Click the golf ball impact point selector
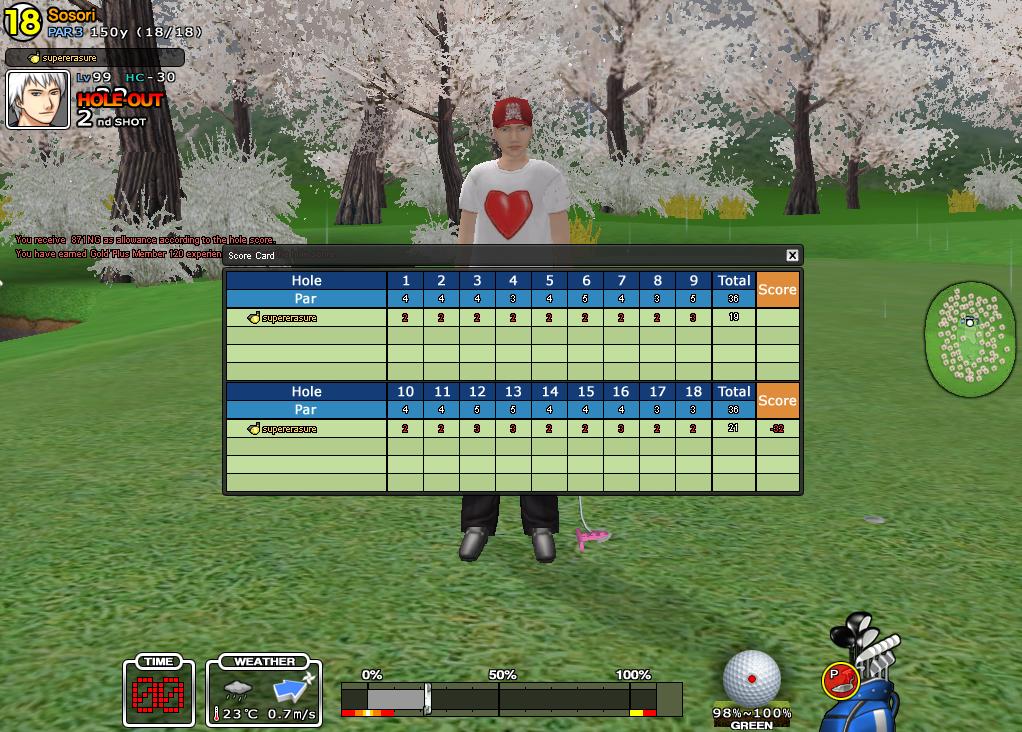This screenshot has height=732, width=1022. [x=751, y=677]
